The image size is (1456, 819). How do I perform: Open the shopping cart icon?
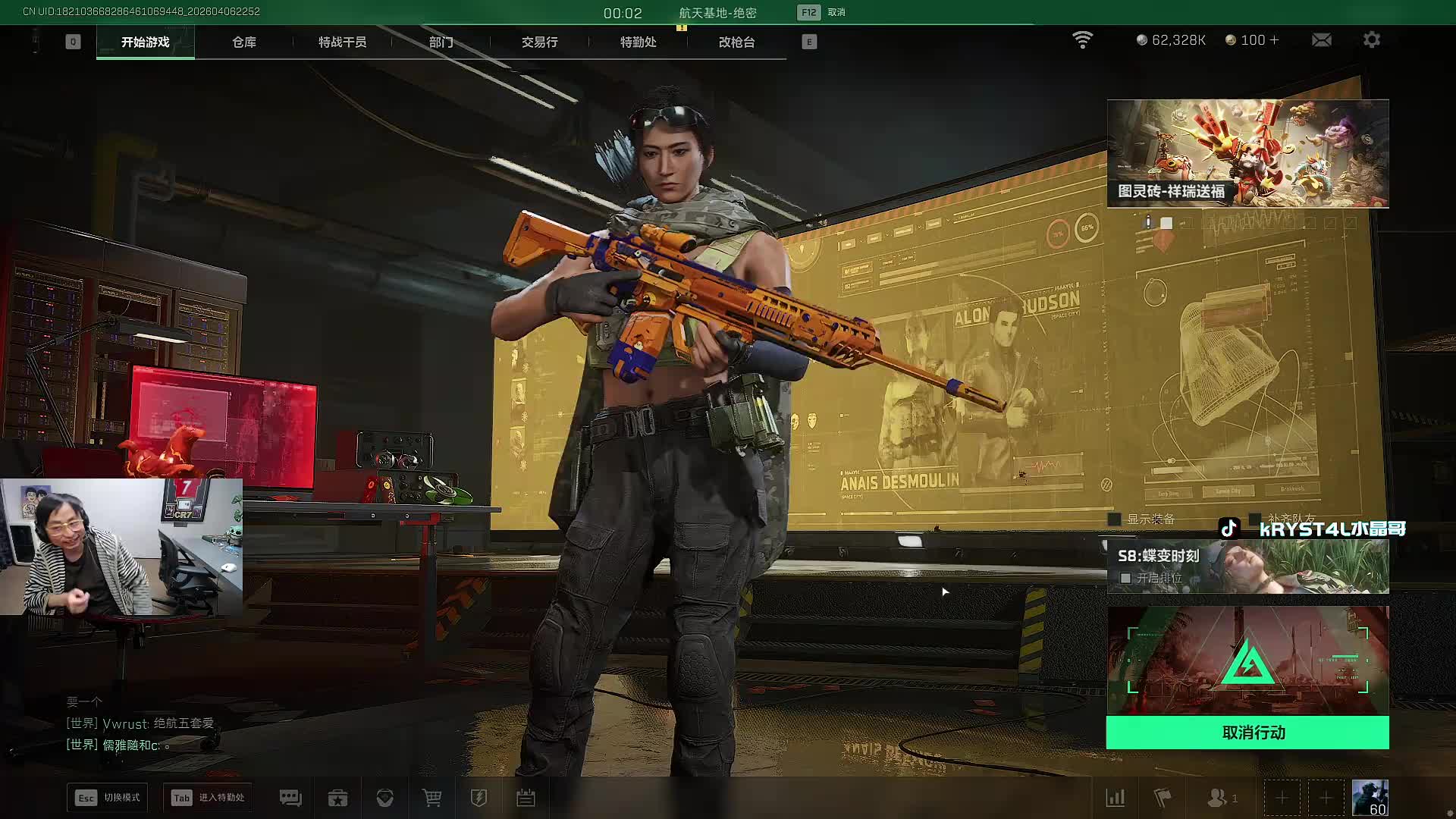[431, 798]
